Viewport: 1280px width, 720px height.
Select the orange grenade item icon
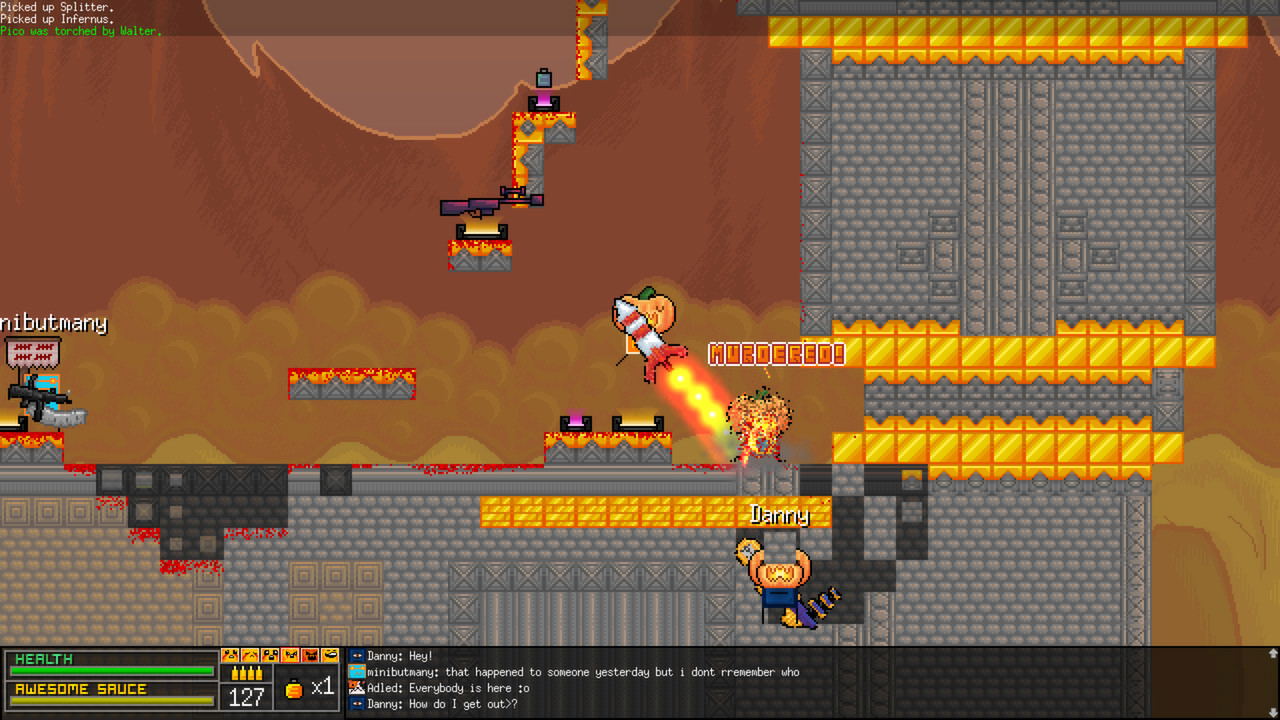[x=294, y=688]
